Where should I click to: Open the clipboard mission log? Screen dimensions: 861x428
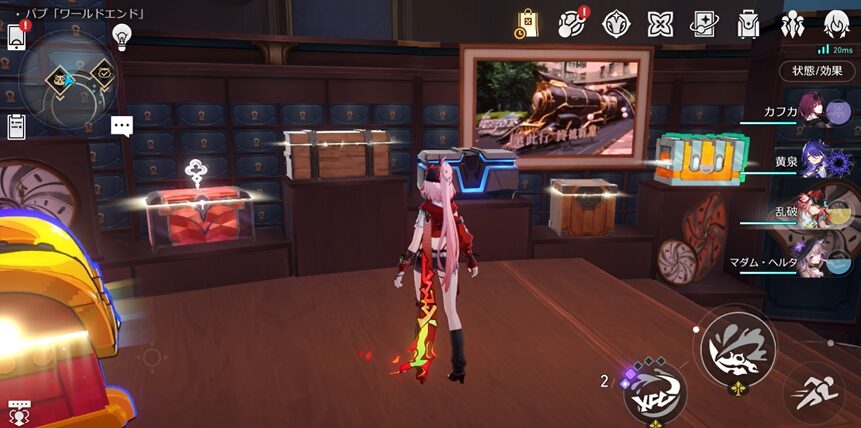point(16,127)
